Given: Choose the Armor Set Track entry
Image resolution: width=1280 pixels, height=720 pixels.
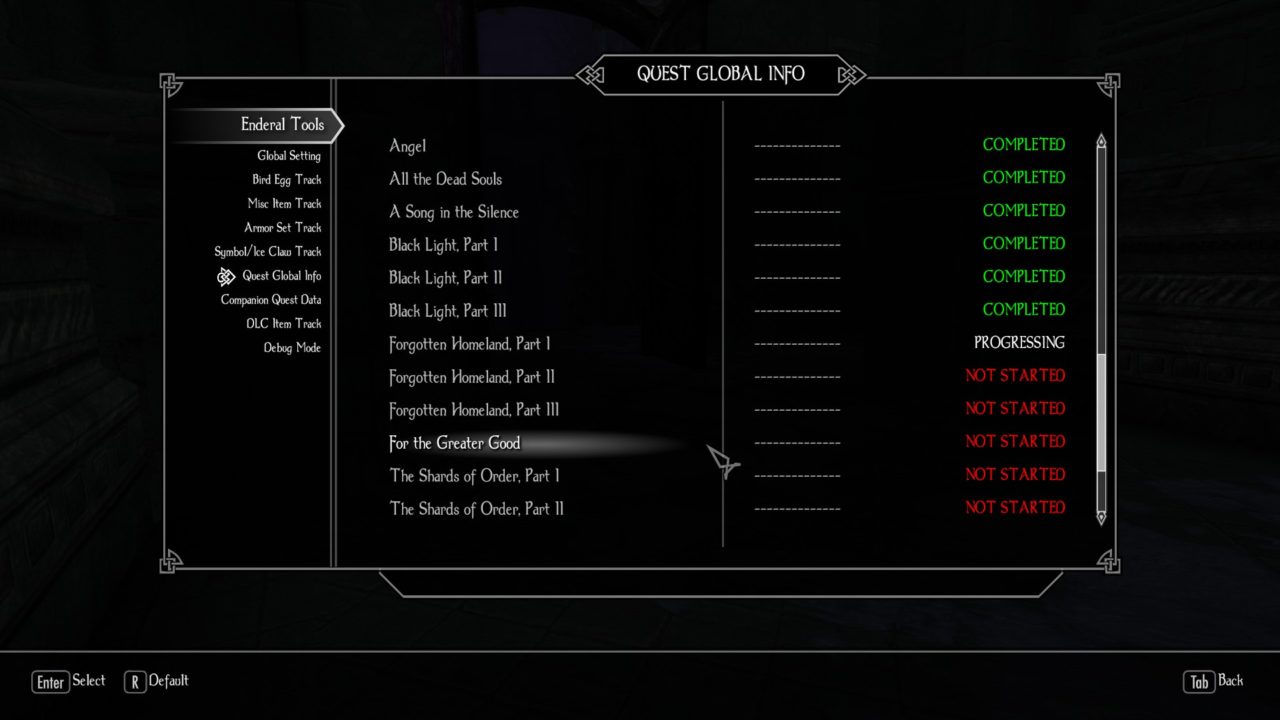Looking at the screenshot, I should click(x=282, y=228).
